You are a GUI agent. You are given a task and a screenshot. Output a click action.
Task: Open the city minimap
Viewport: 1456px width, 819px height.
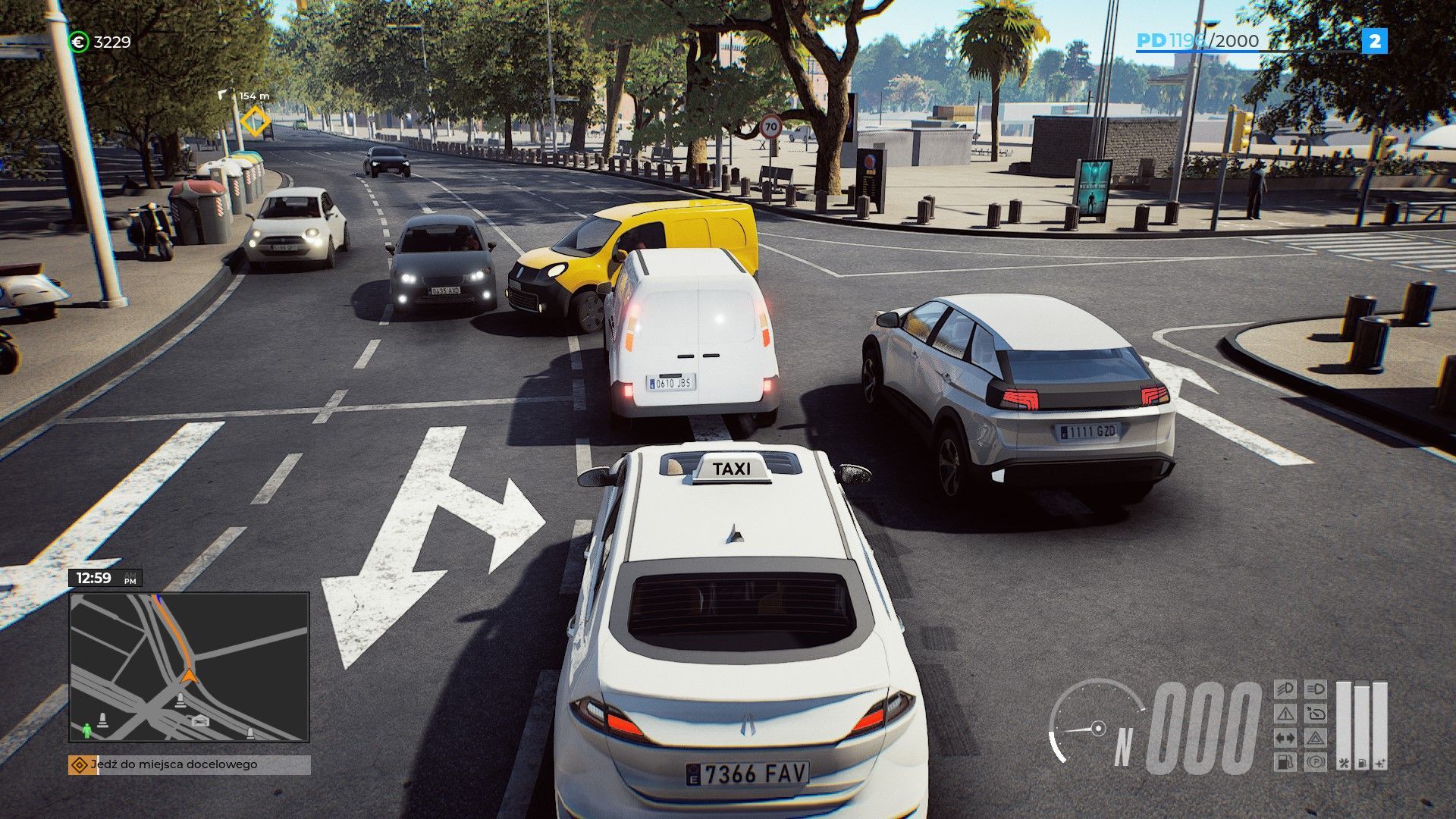(189, 667)
